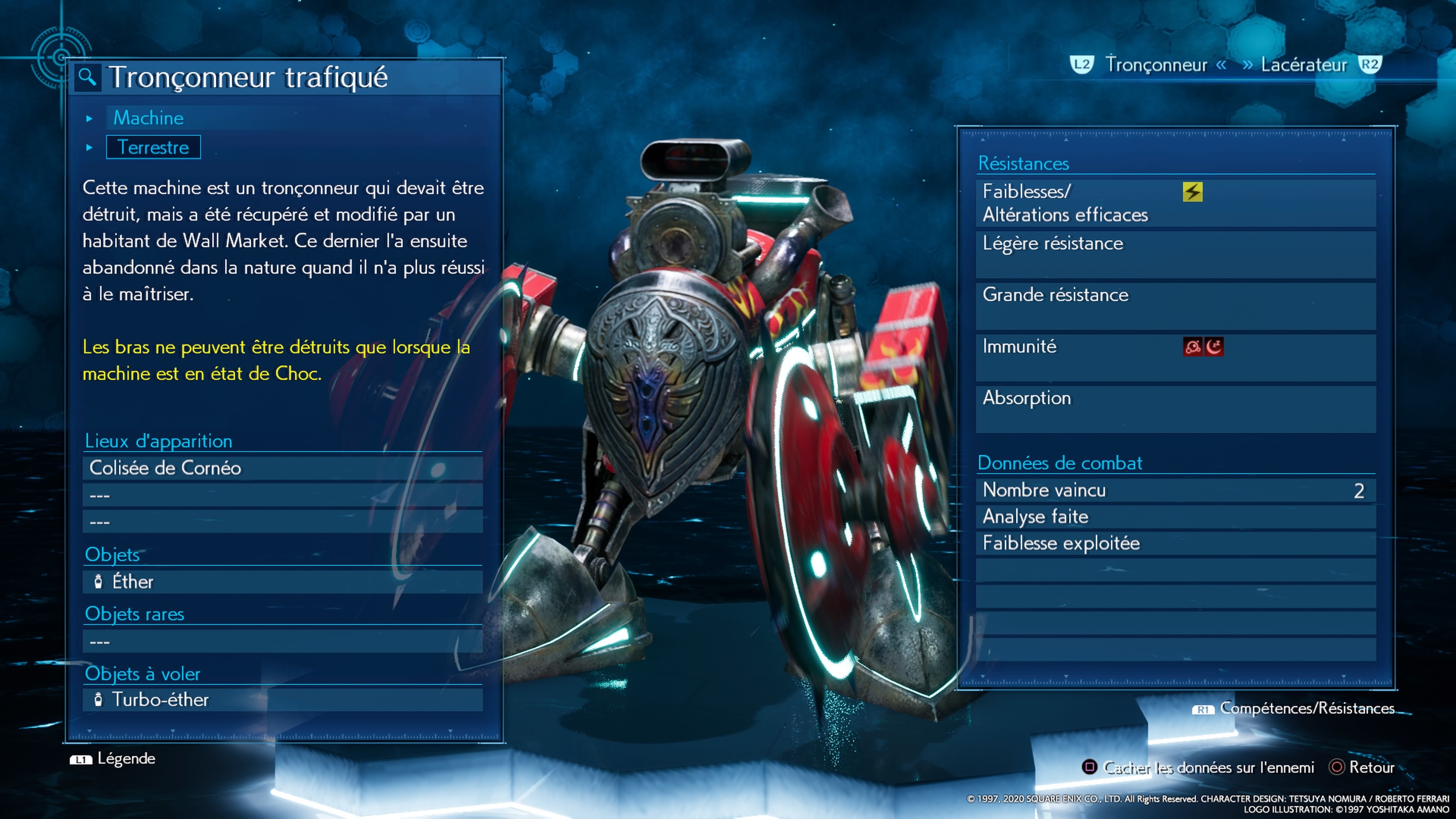This screenshot has height=819, width=1456.
Task: Select the Nombre vaincu row
Action: [x=1176, y=490]
